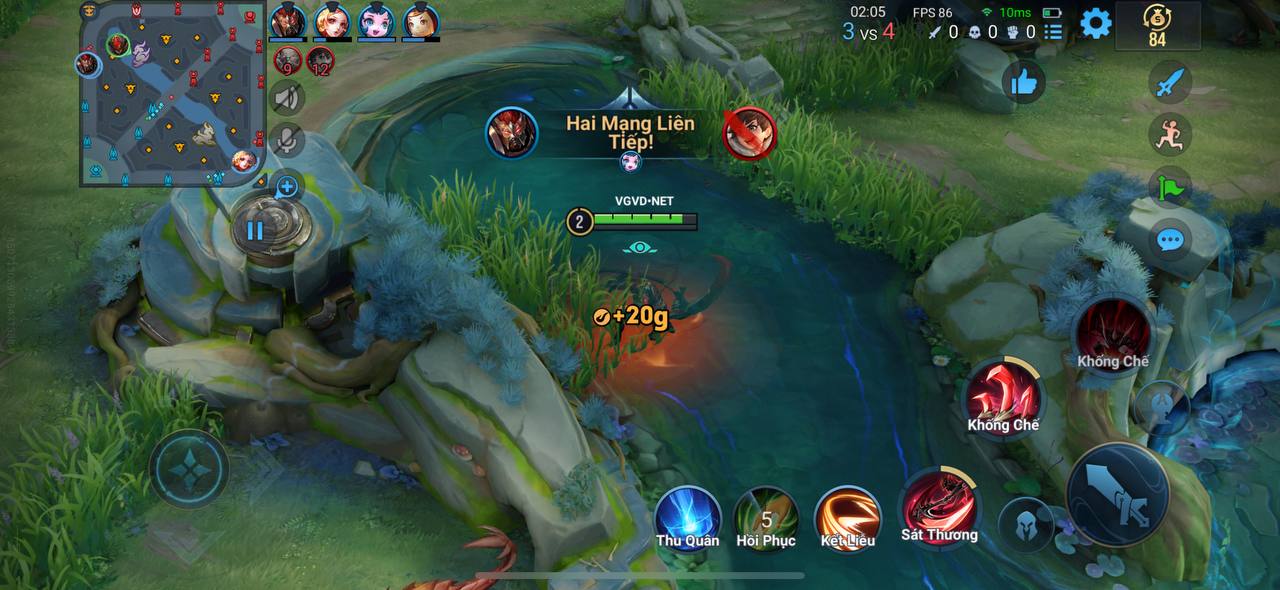Toggle the muted microphone button
The height and width of the screenshot is (590, 1280).
287,141
